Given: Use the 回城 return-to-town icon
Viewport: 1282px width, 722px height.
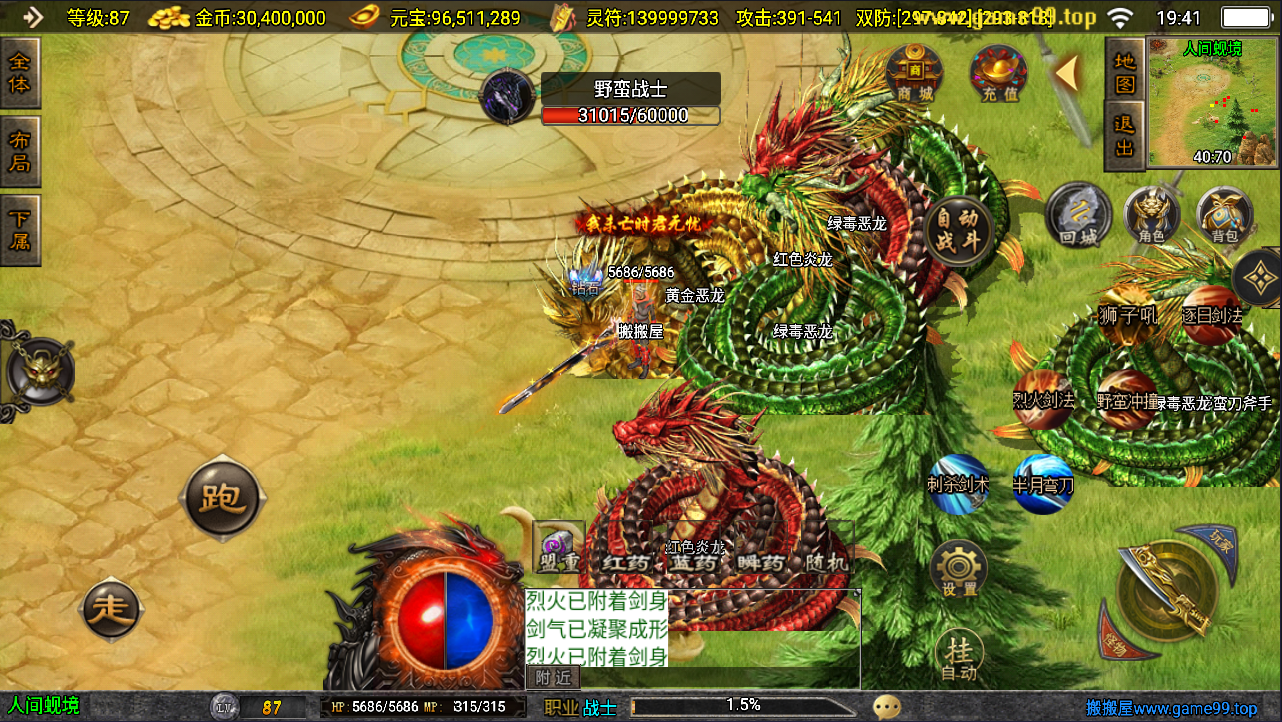Looking at the screenshot, I should pos(1079,215).
